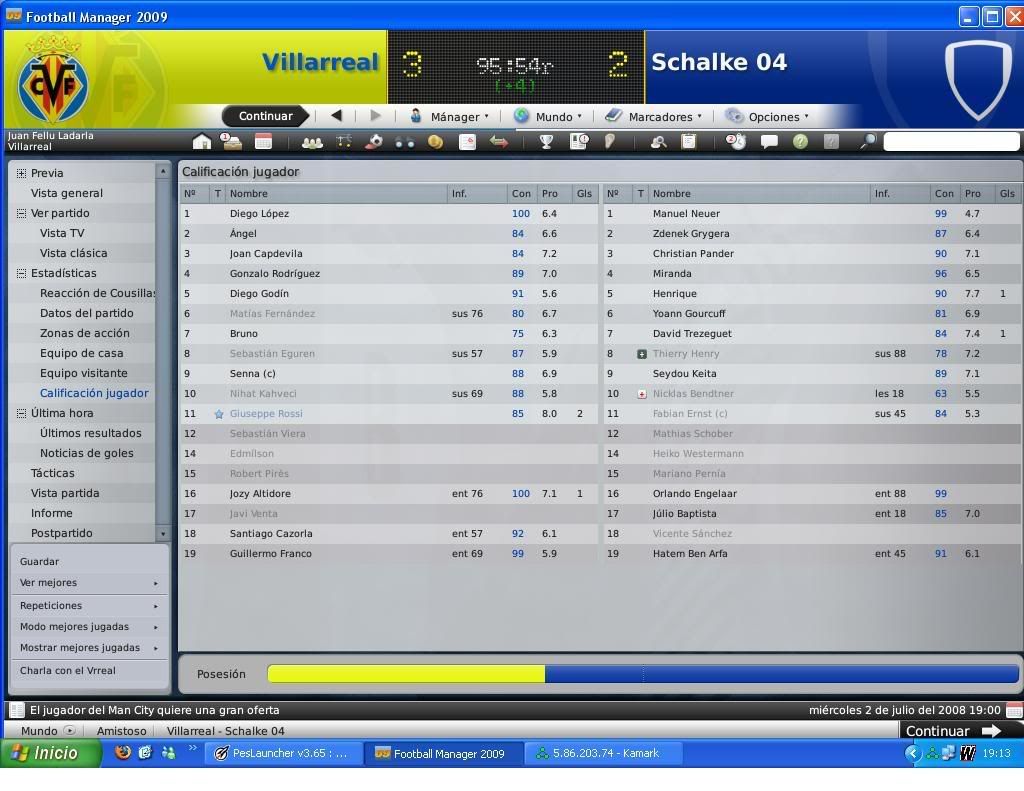Select Vista general in the sidebar
1024x791 pixels.
(x=67, y=193)
